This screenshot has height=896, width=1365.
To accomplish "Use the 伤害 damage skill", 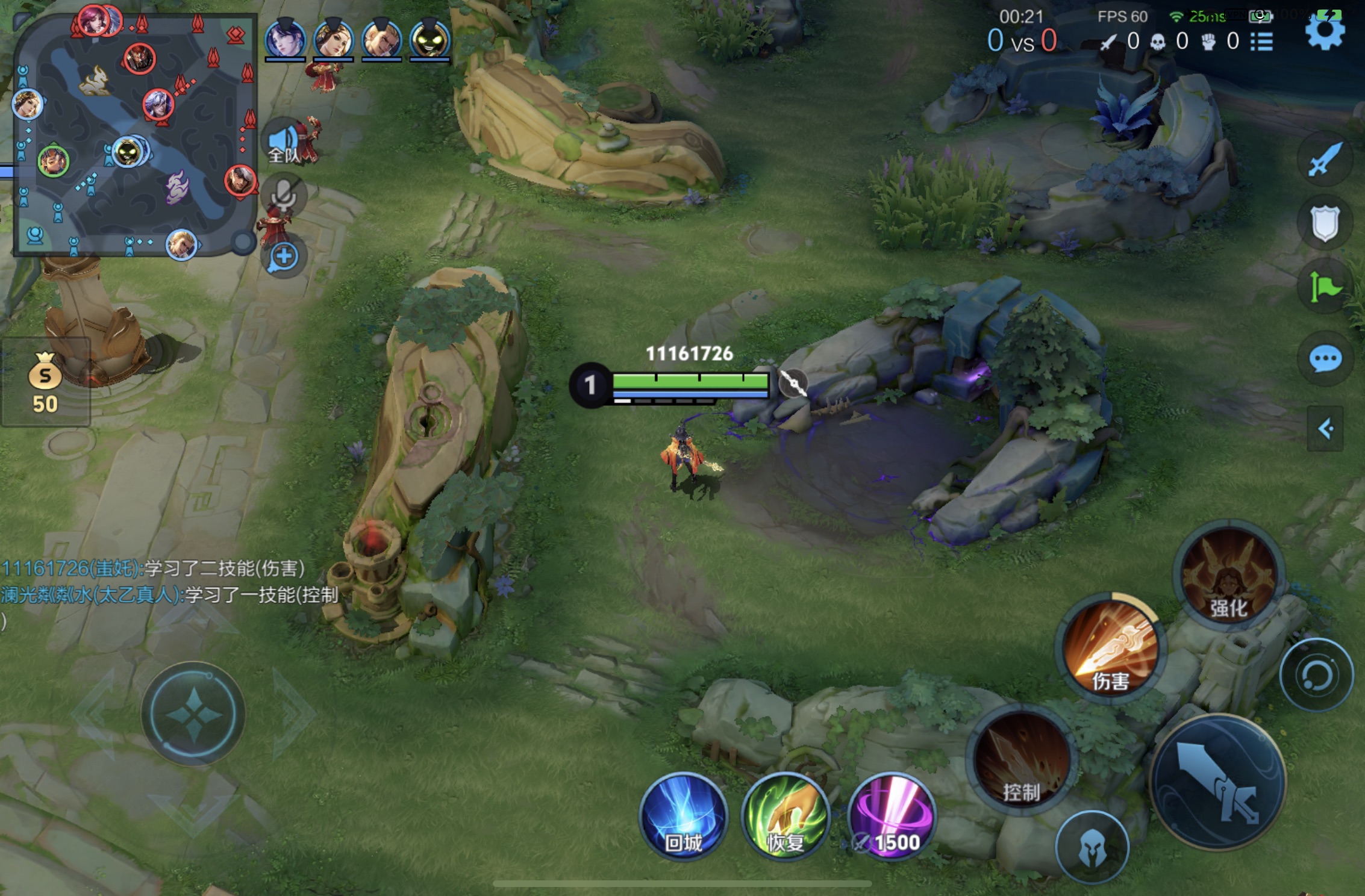I will click(x=1110, y=647).
